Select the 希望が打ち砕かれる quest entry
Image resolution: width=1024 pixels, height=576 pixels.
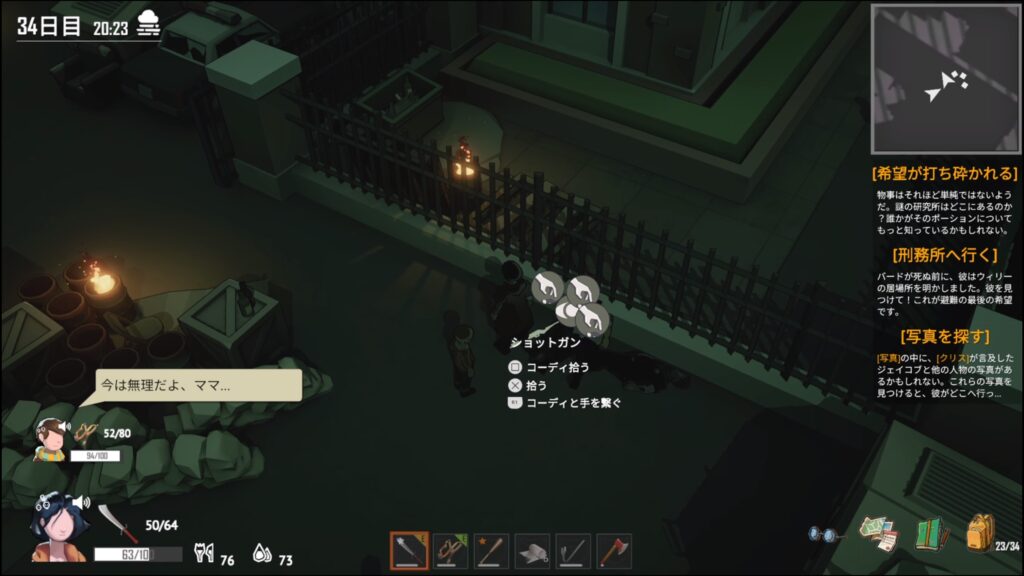[945, 174]
